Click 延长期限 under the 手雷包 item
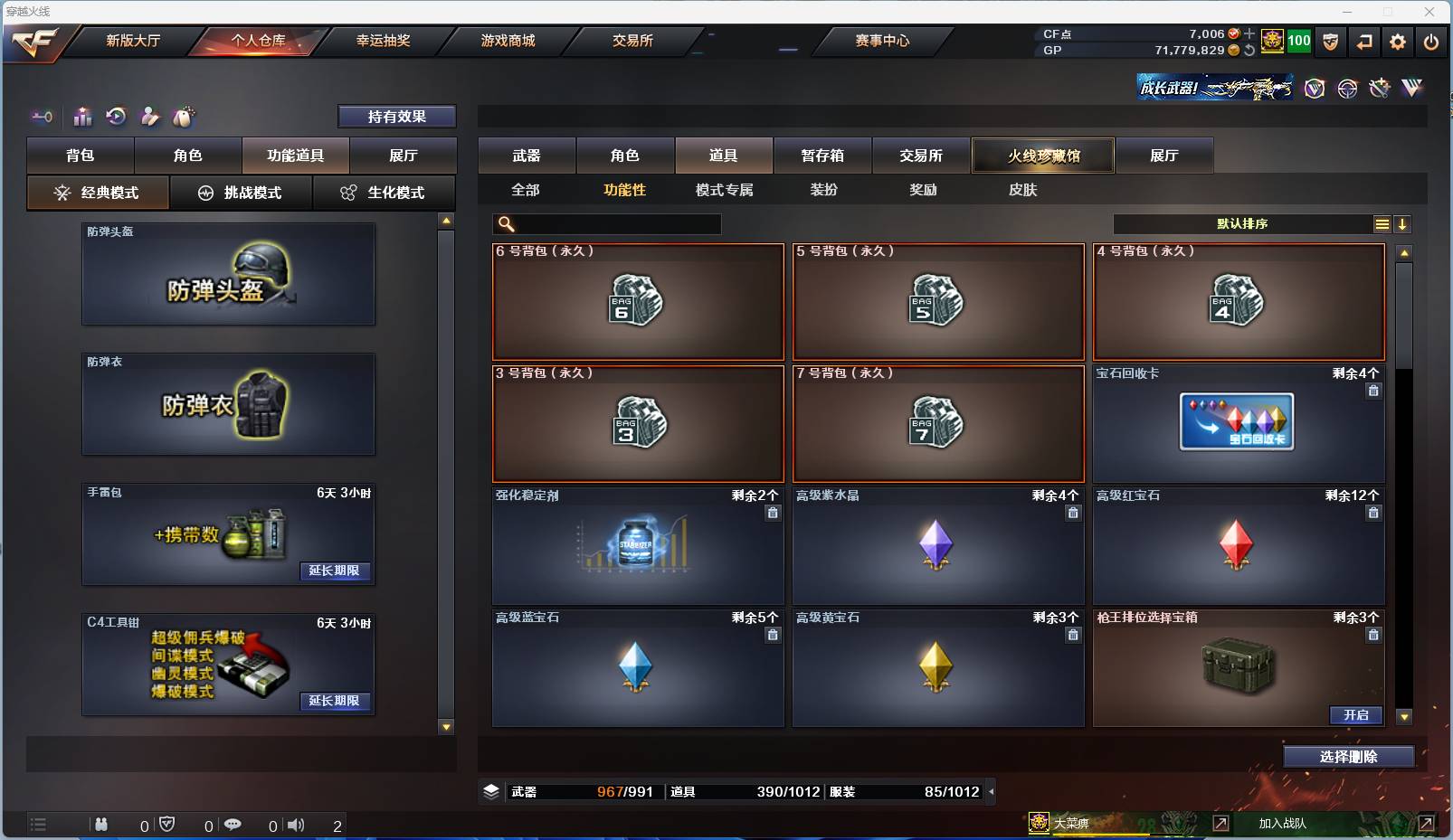The width and height of the screenshot is (1453, 840). 336,572
